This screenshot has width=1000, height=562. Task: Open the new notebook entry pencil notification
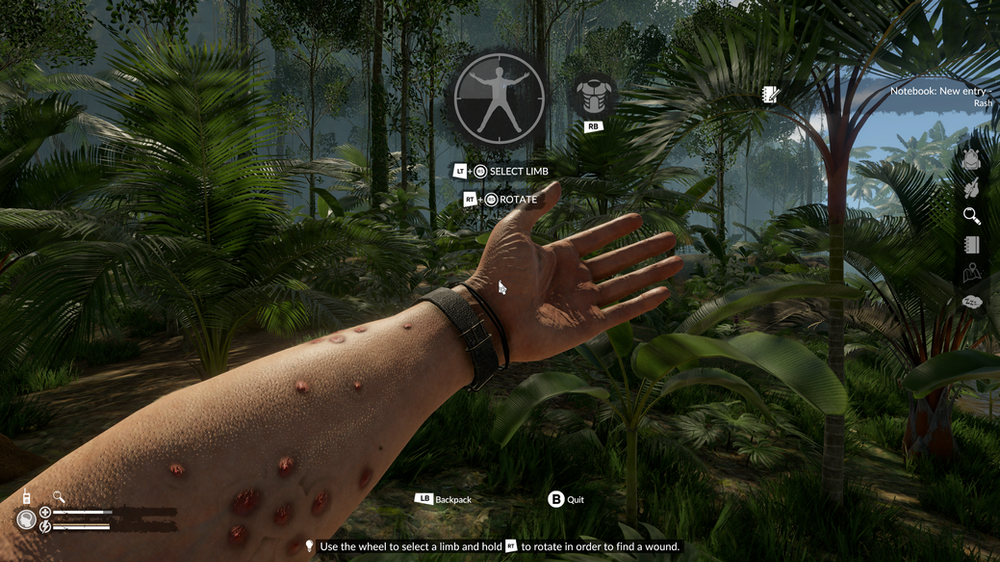pyautogui.click(x=770, y=95)
